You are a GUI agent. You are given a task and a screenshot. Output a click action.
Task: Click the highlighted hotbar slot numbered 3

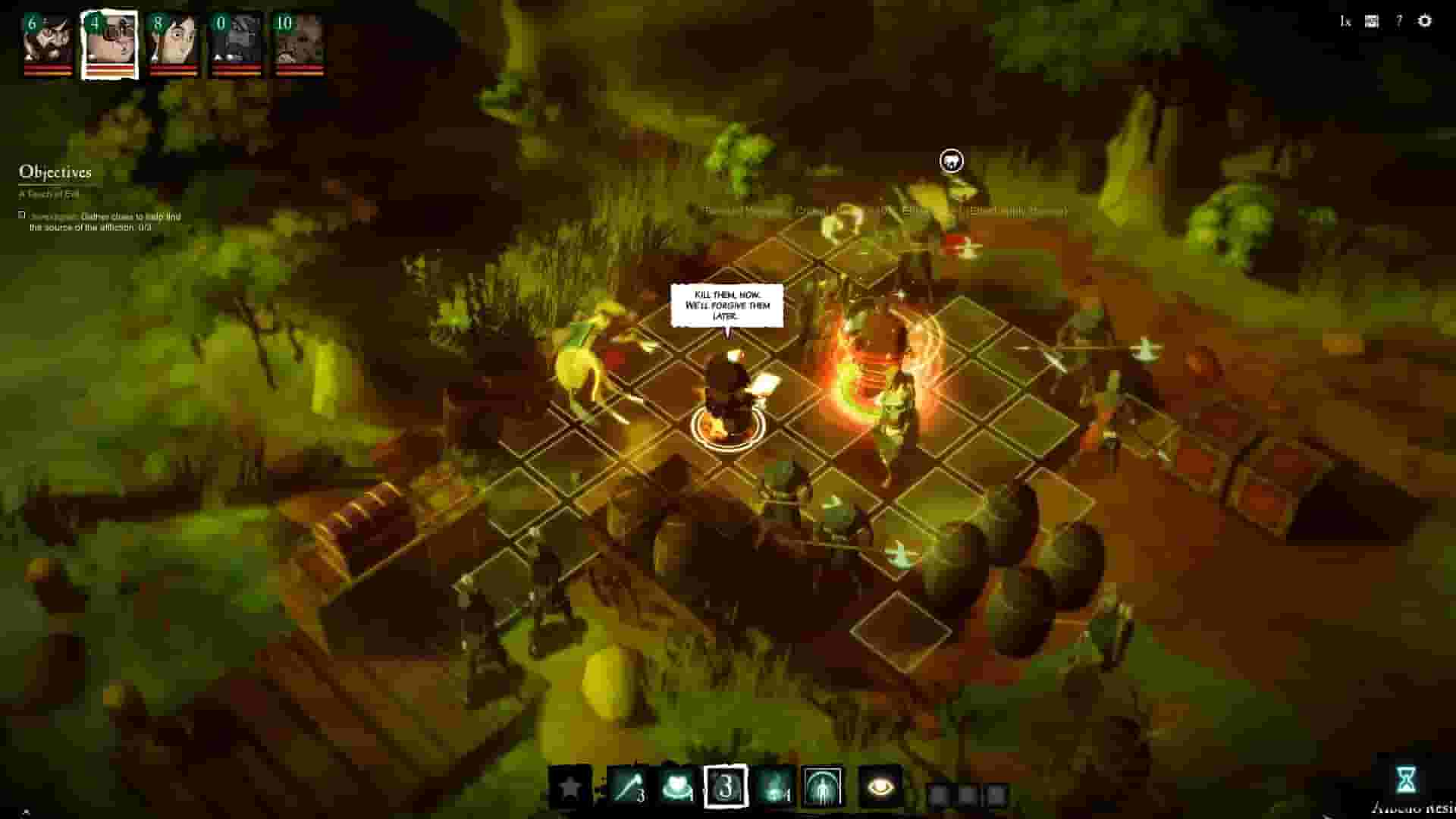[726, 786]
